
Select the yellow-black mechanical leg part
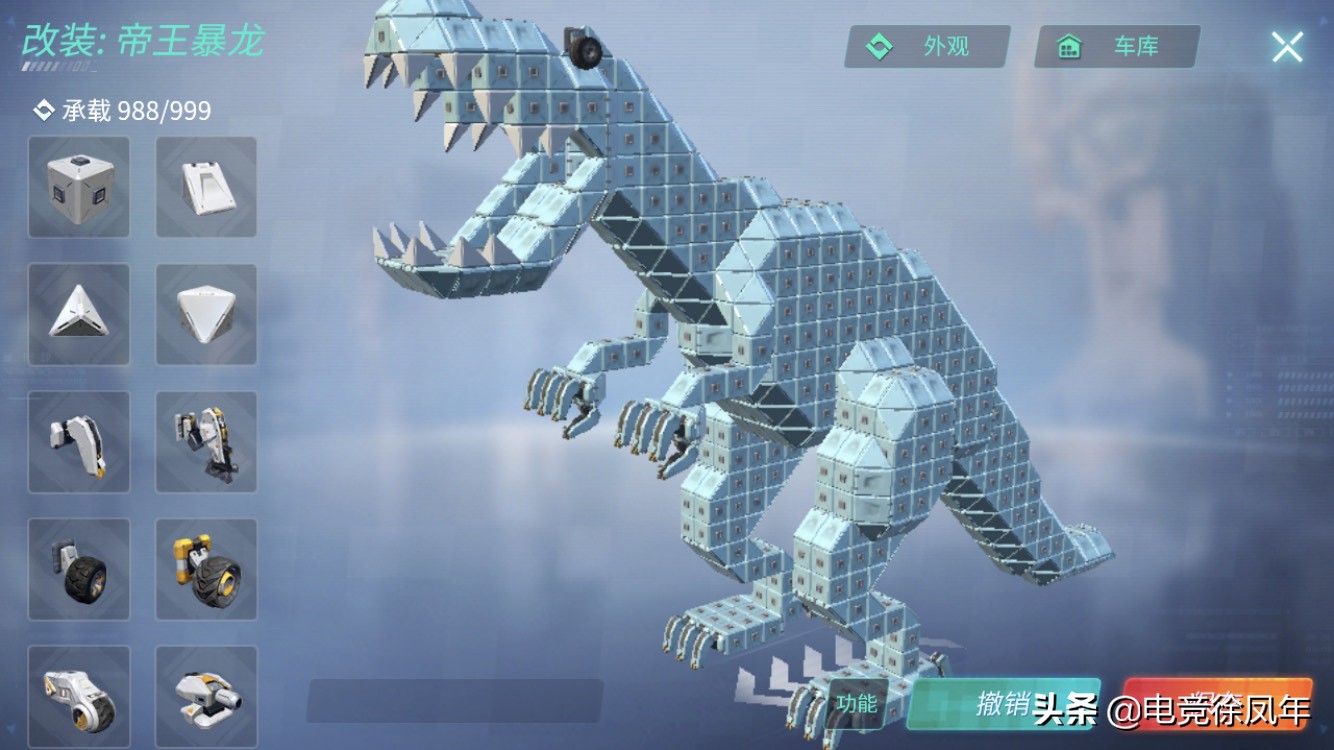[206, 441]
